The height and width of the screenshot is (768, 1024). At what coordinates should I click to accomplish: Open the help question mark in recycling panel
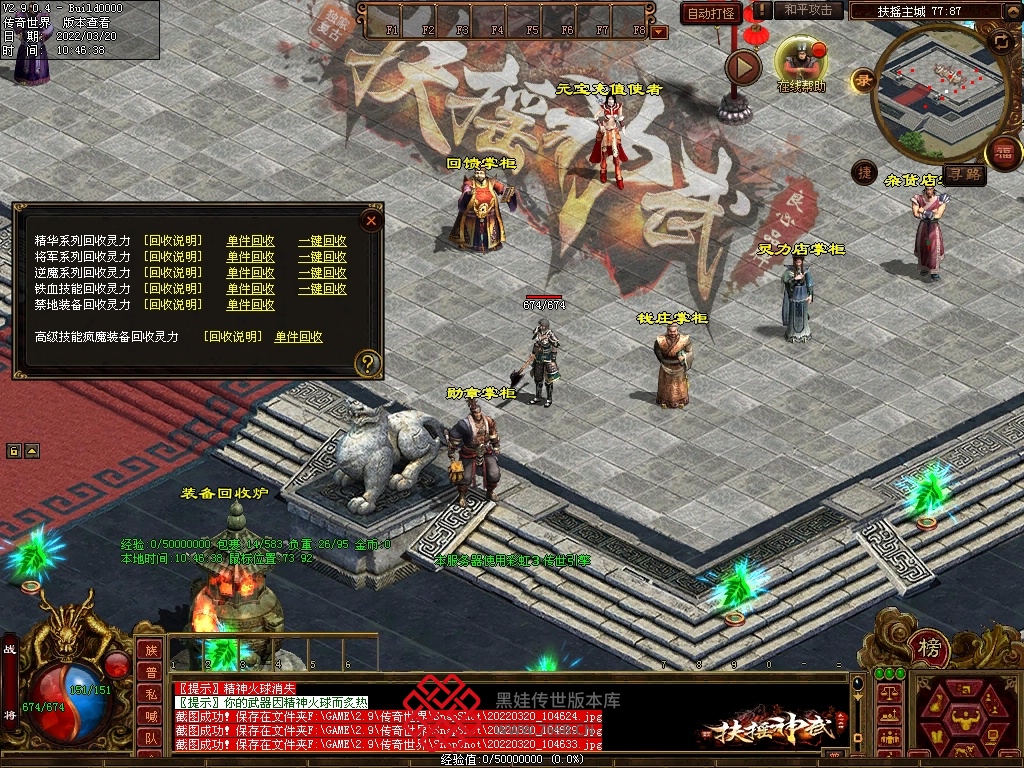[x=369, y=362]
